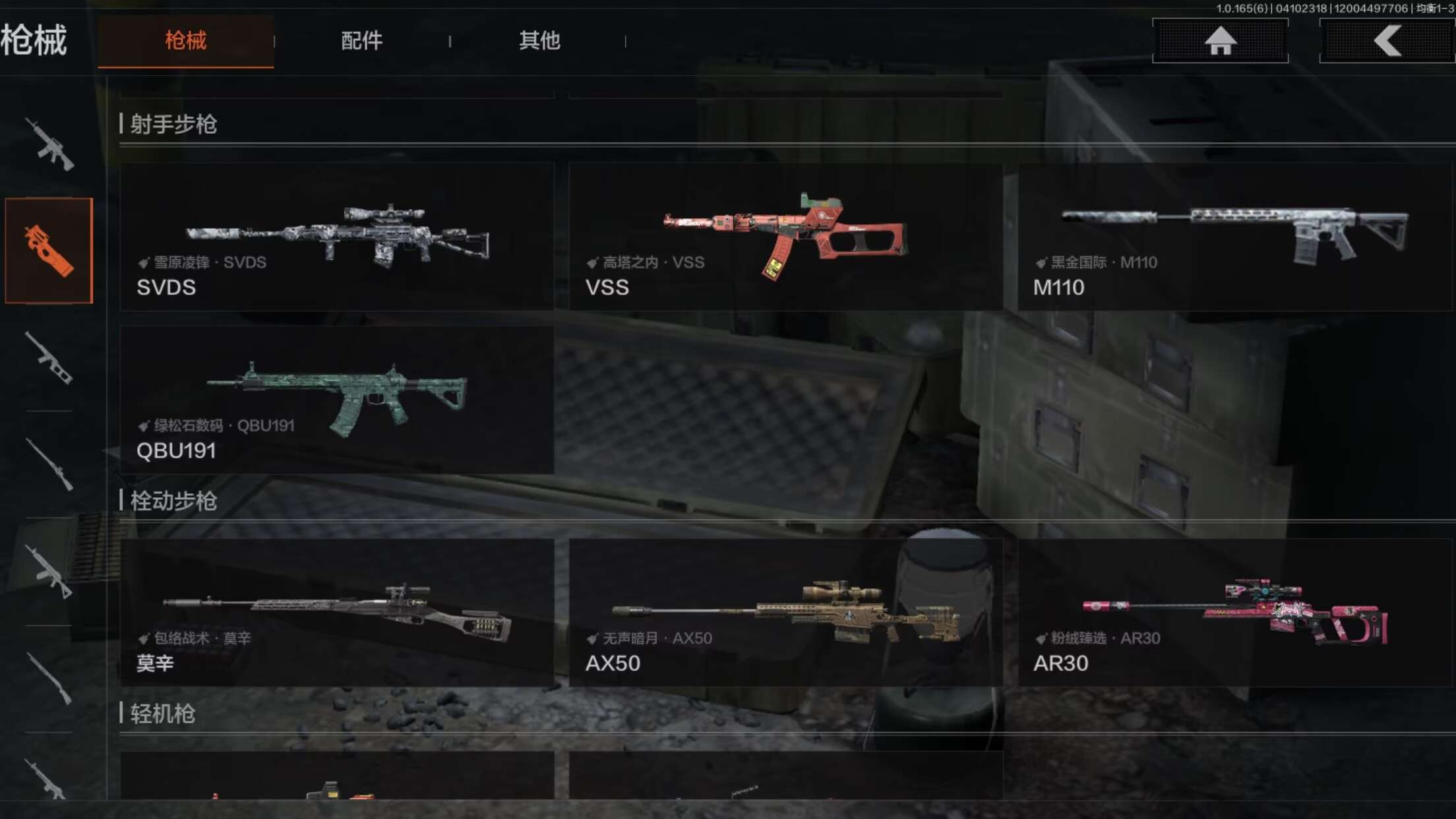The image size is (1456, 819).
Task: Choose the assault rifle icon atop the sidebar
Action: [x=49, y=144]
